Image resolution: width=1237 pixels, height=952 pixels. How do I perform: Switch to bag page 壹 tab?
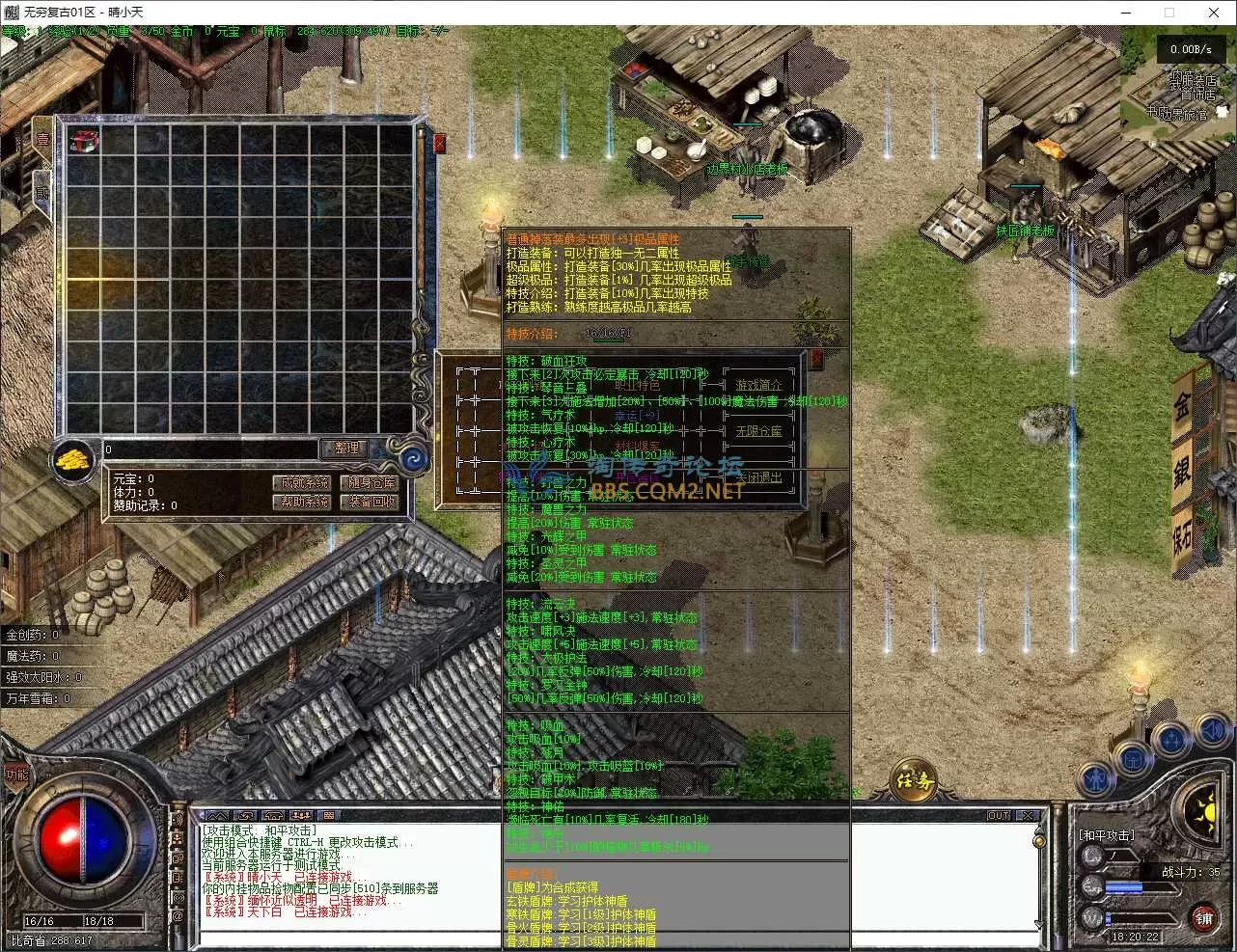click(42, 138)
